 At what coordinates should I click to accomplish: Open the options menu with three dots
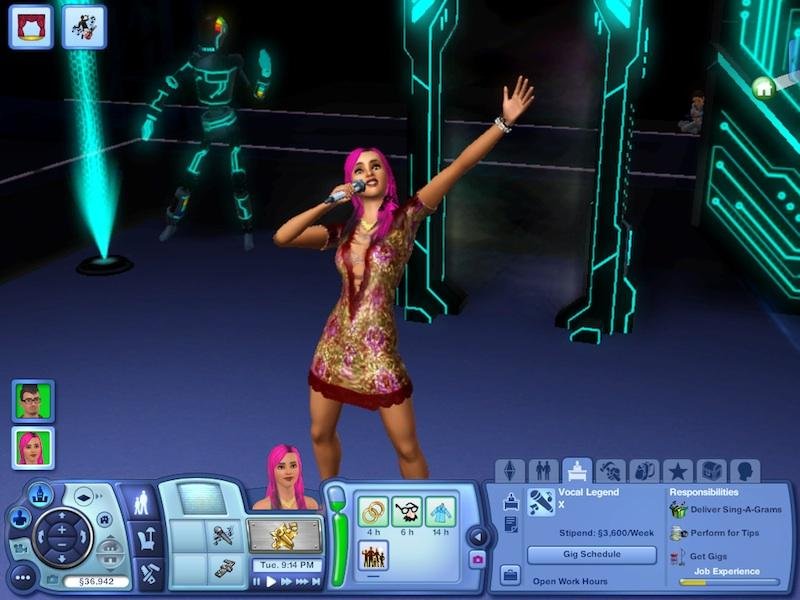pos(23,578)
